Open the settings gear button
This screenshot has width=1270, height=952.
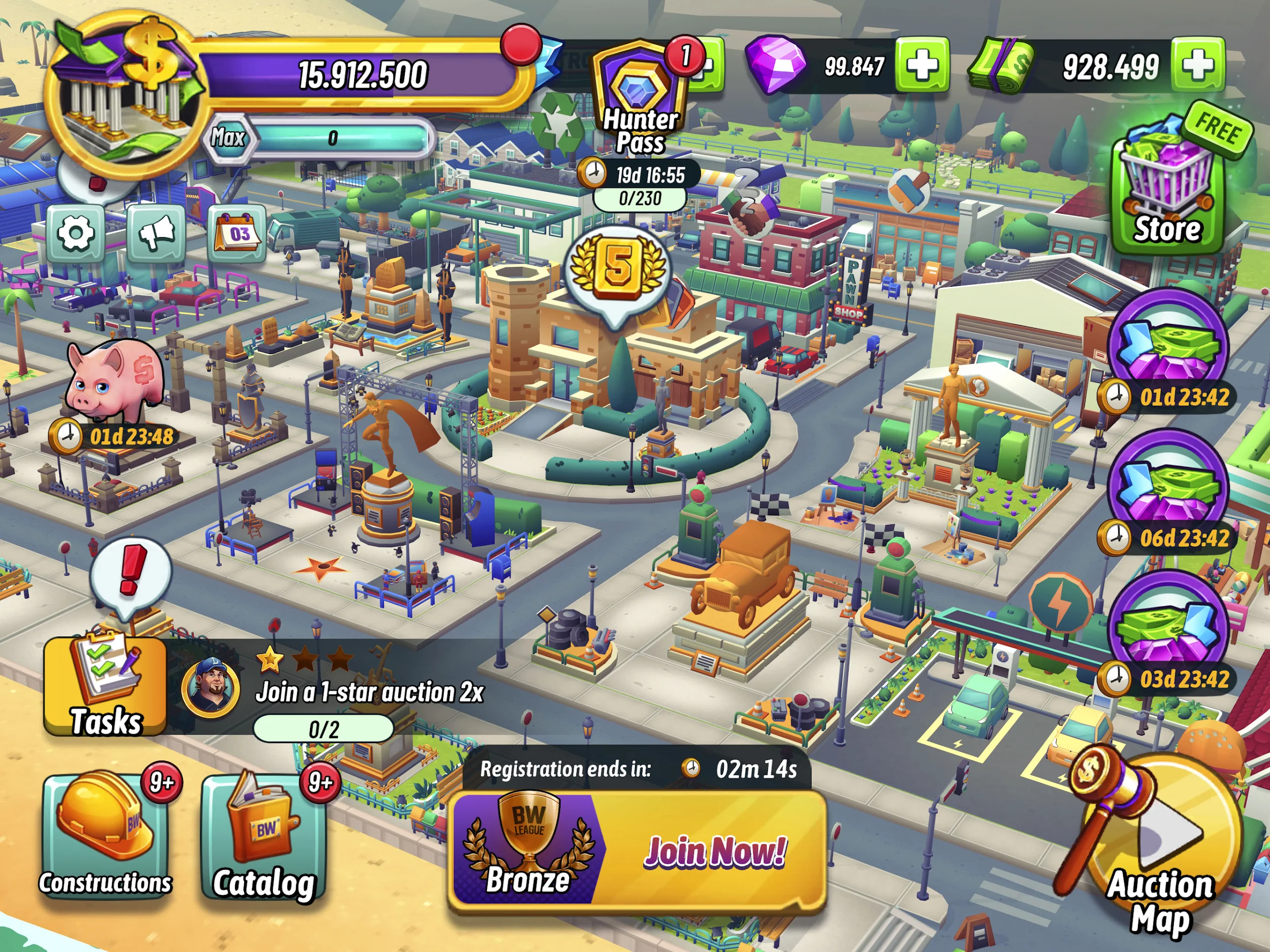(75, 234)
